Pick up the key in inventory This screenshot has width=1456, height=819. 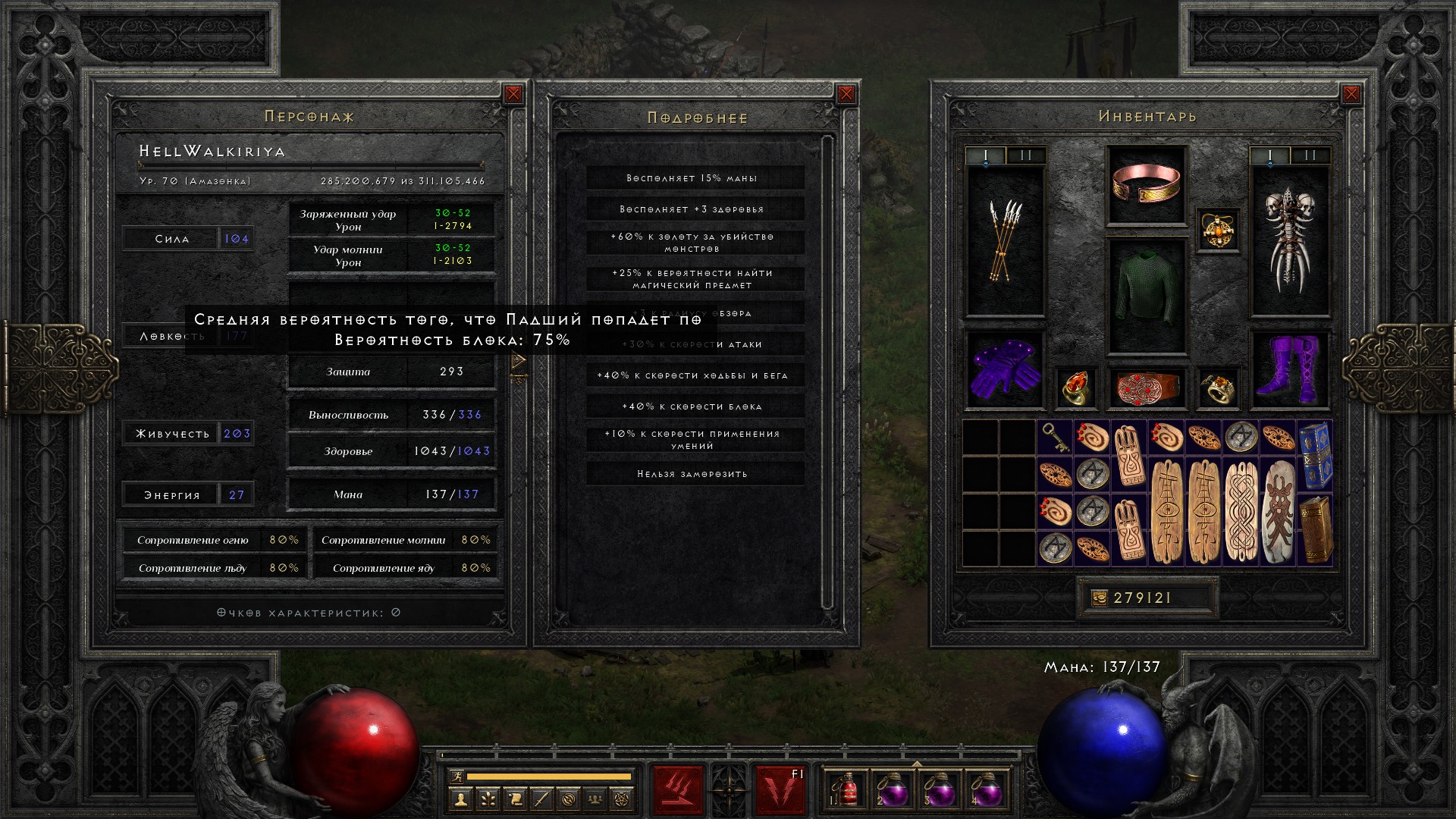(x=1055, y=438)
